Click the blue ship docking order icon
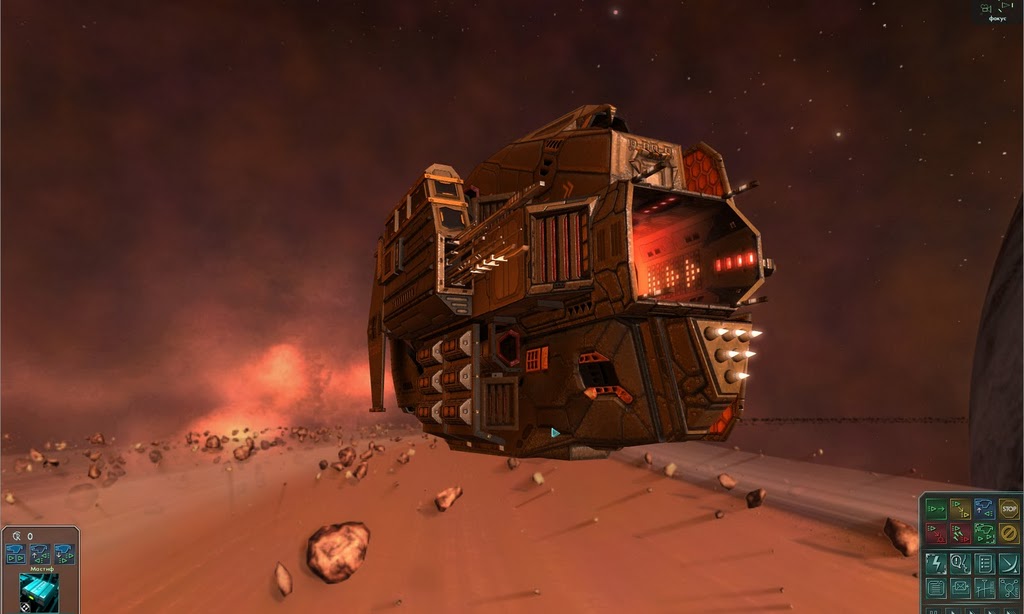 (985, 509)
